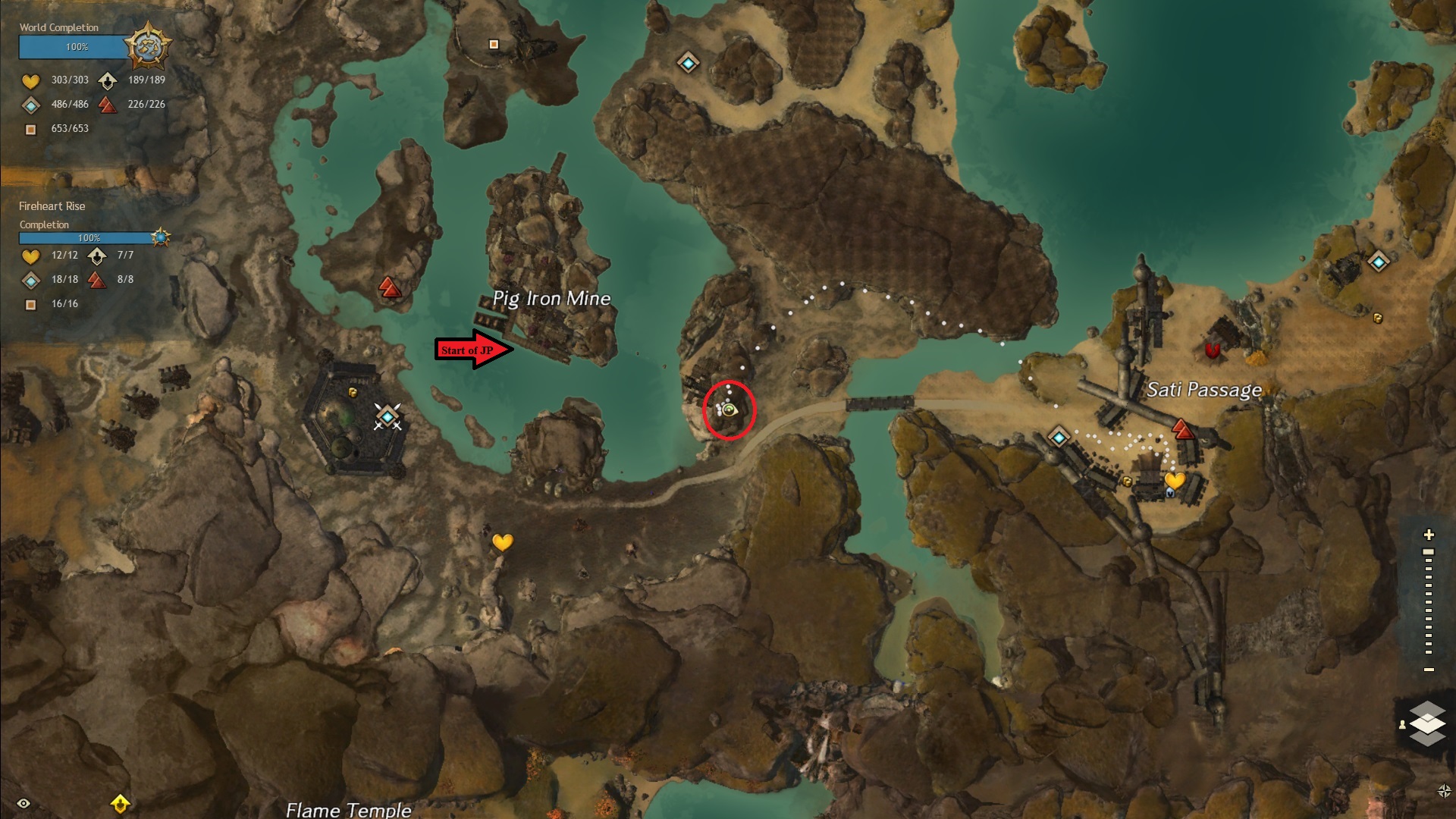The image size is (1456, 819).
Task: Select the renown heart south of the lake
Action: click(x=502, y=542)
